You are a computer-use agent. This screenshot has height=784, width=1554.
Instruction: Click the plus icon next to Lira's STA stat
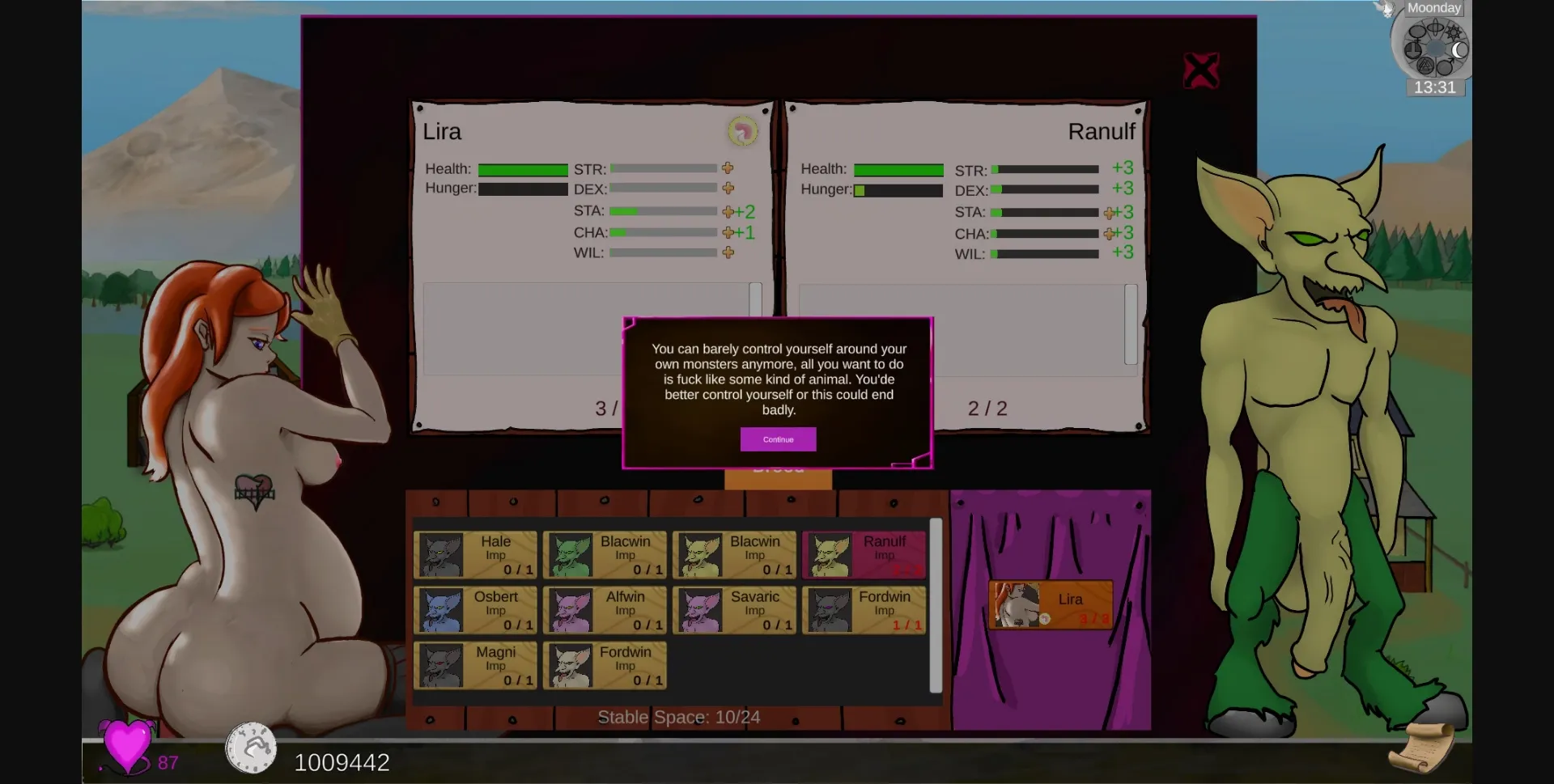click(x=727, y=211)
